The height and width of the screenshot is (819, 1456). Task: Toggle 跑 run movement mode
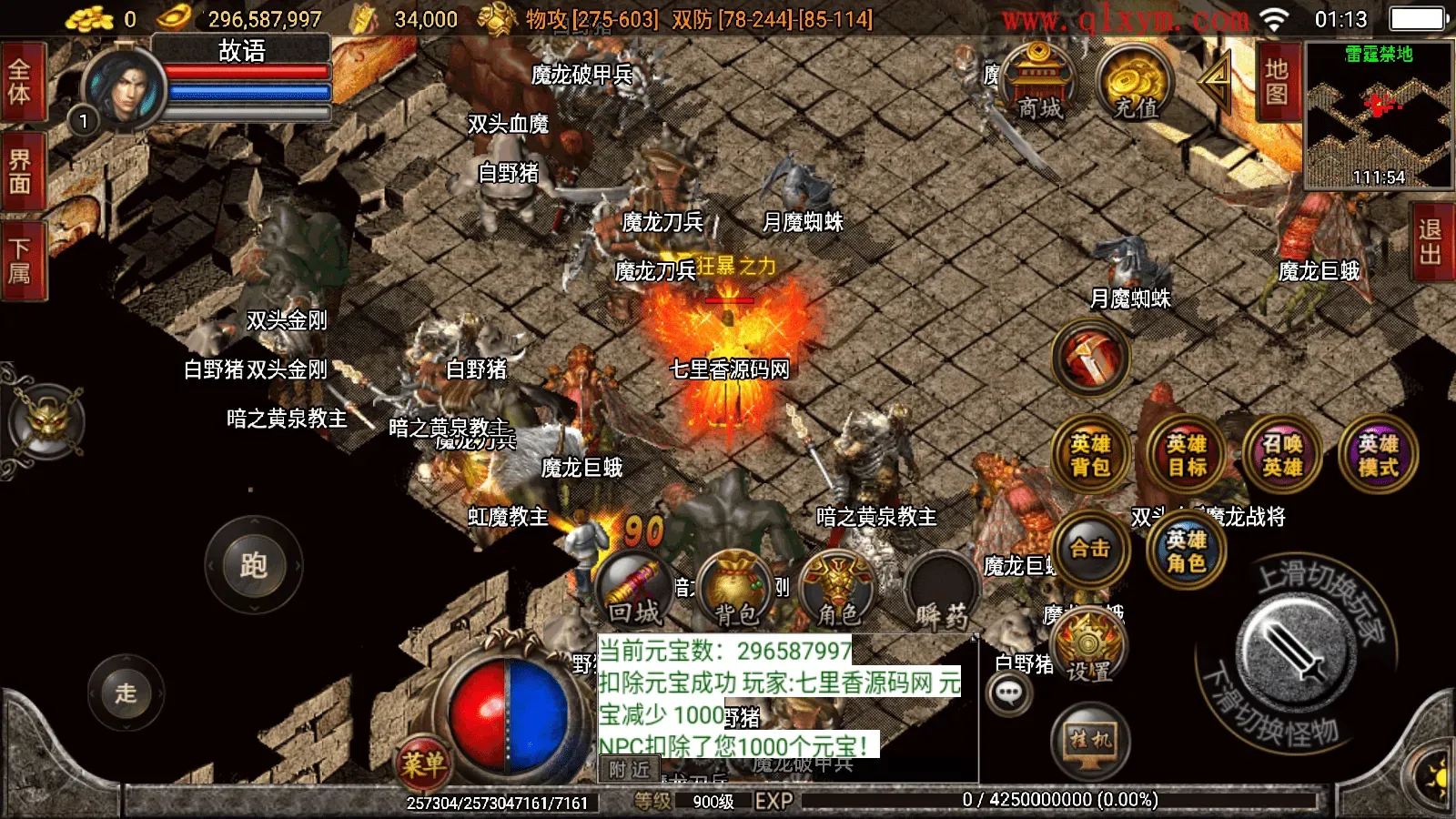256,564
